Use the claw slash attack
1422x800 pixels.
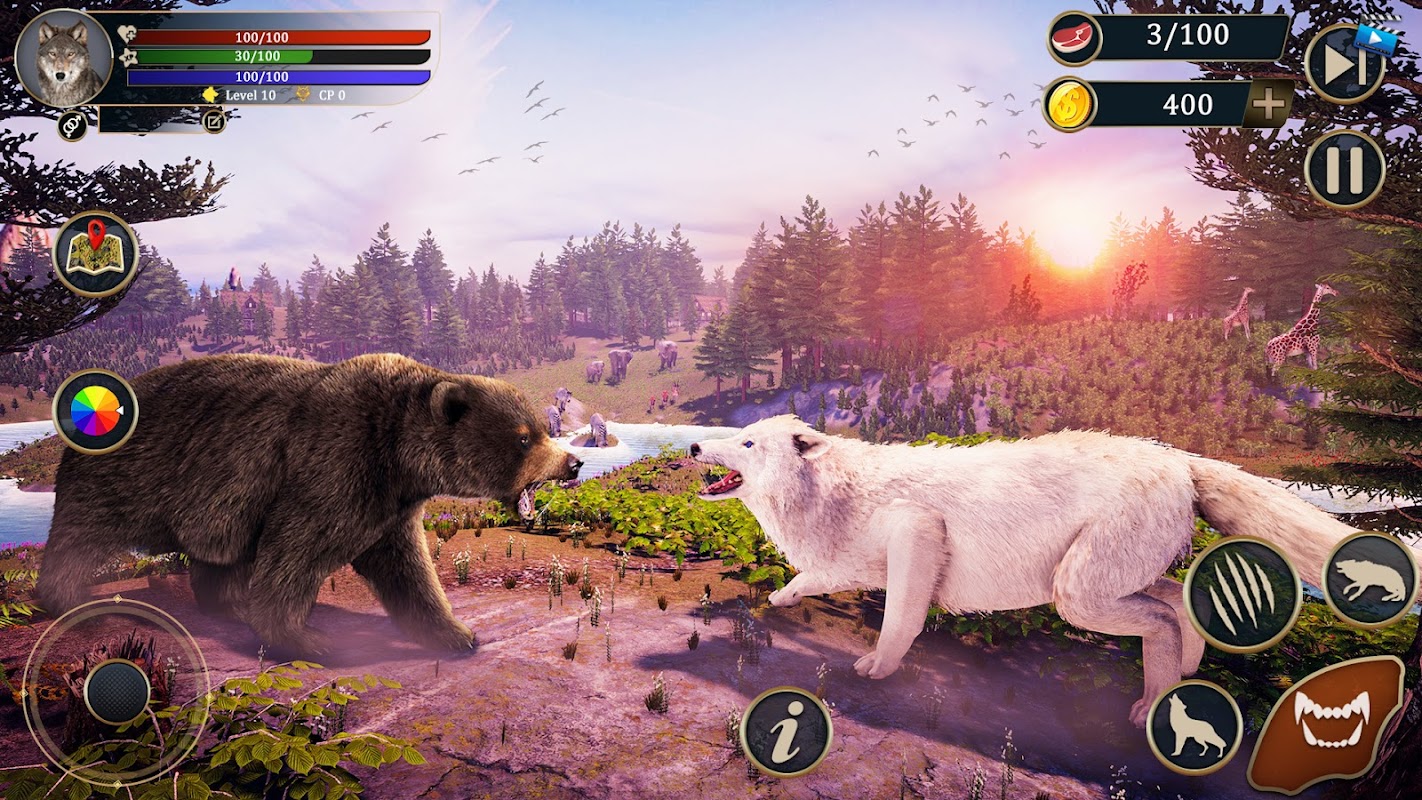[x=1241, y=595]
